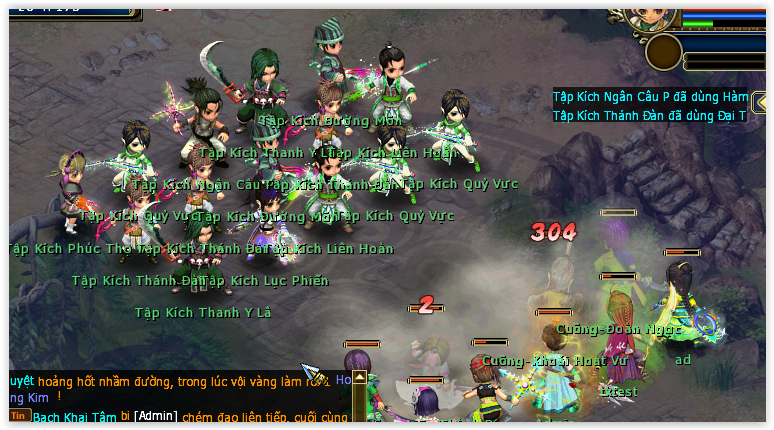Click Bach Khai Tâm's name in chat

74,416
